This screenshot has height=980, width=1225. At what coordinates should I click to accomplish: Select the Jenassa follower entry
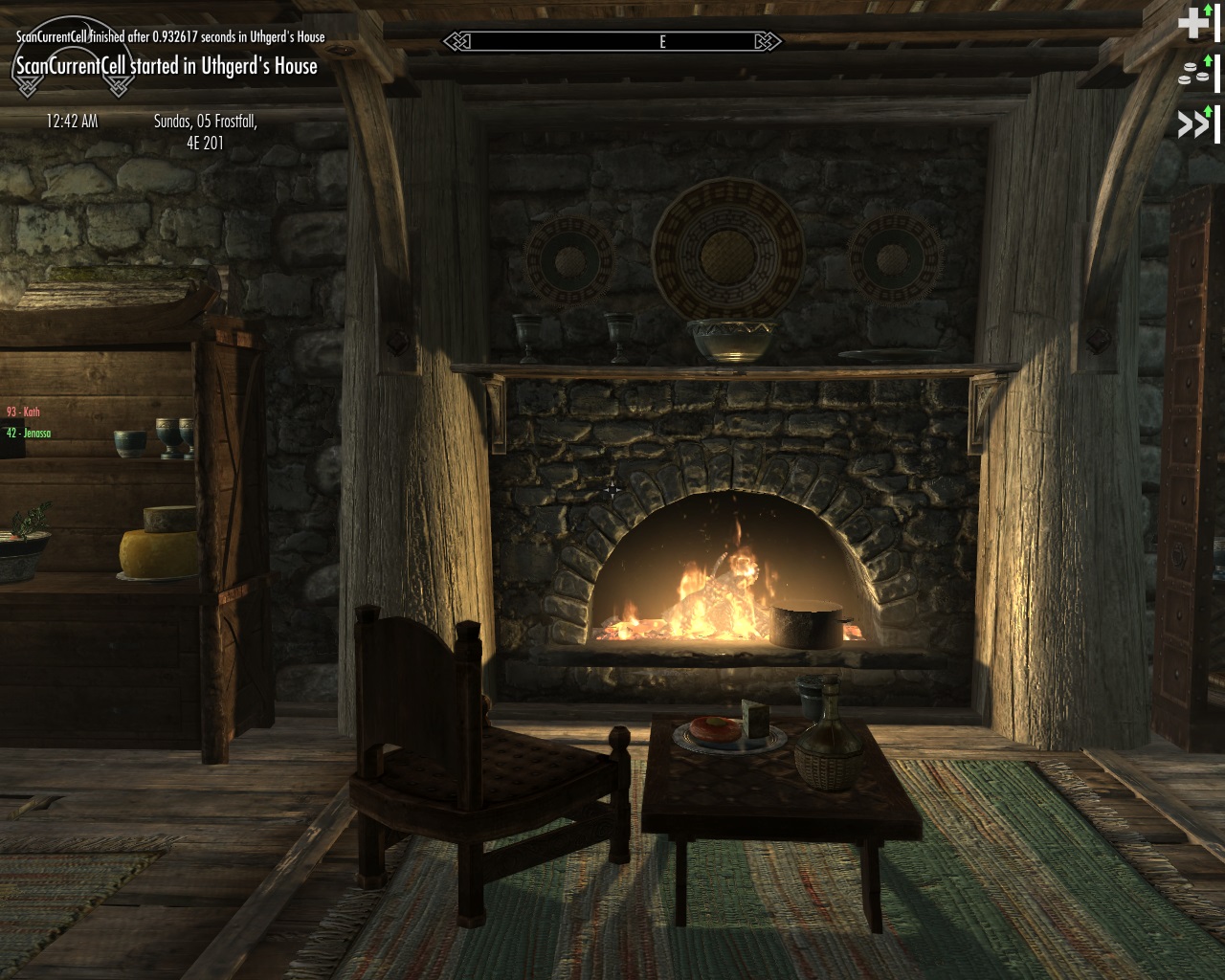pos(29,433)
